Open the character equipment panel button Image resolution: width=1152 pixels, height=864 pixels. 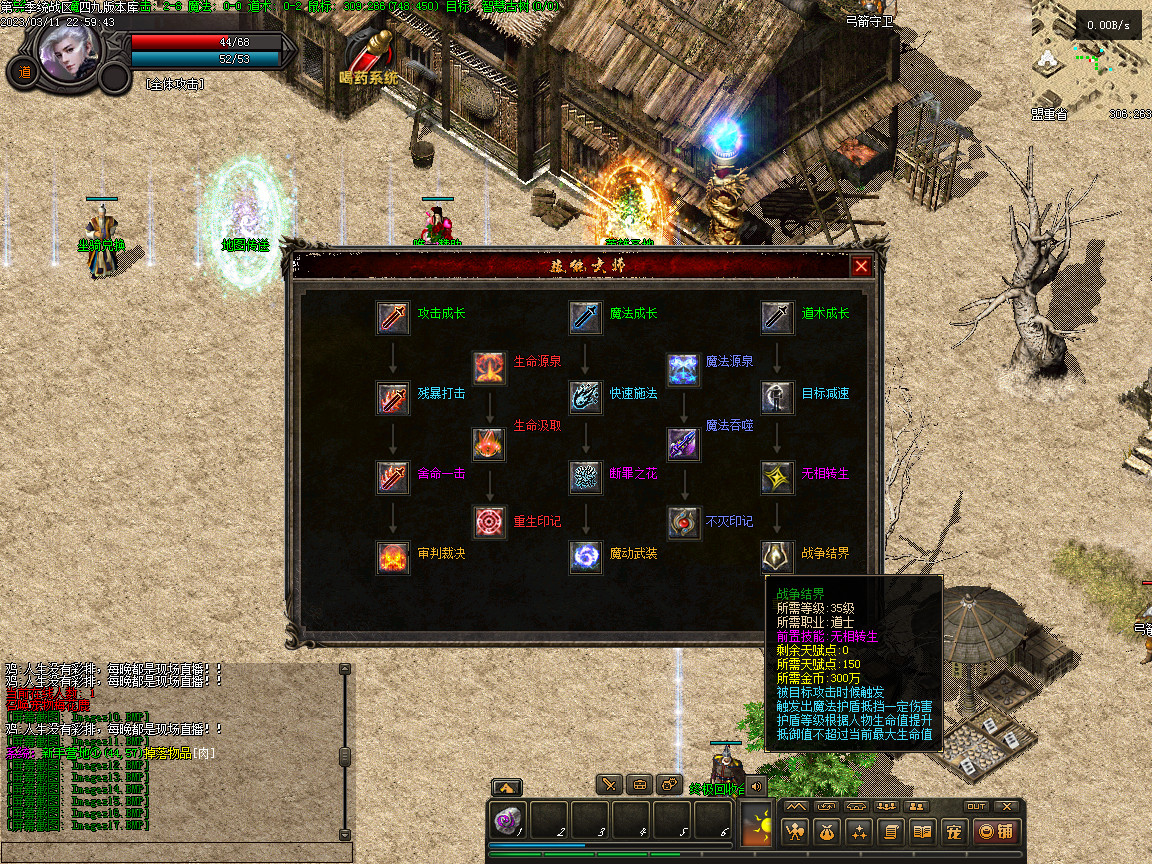click(x=796, y=831)
